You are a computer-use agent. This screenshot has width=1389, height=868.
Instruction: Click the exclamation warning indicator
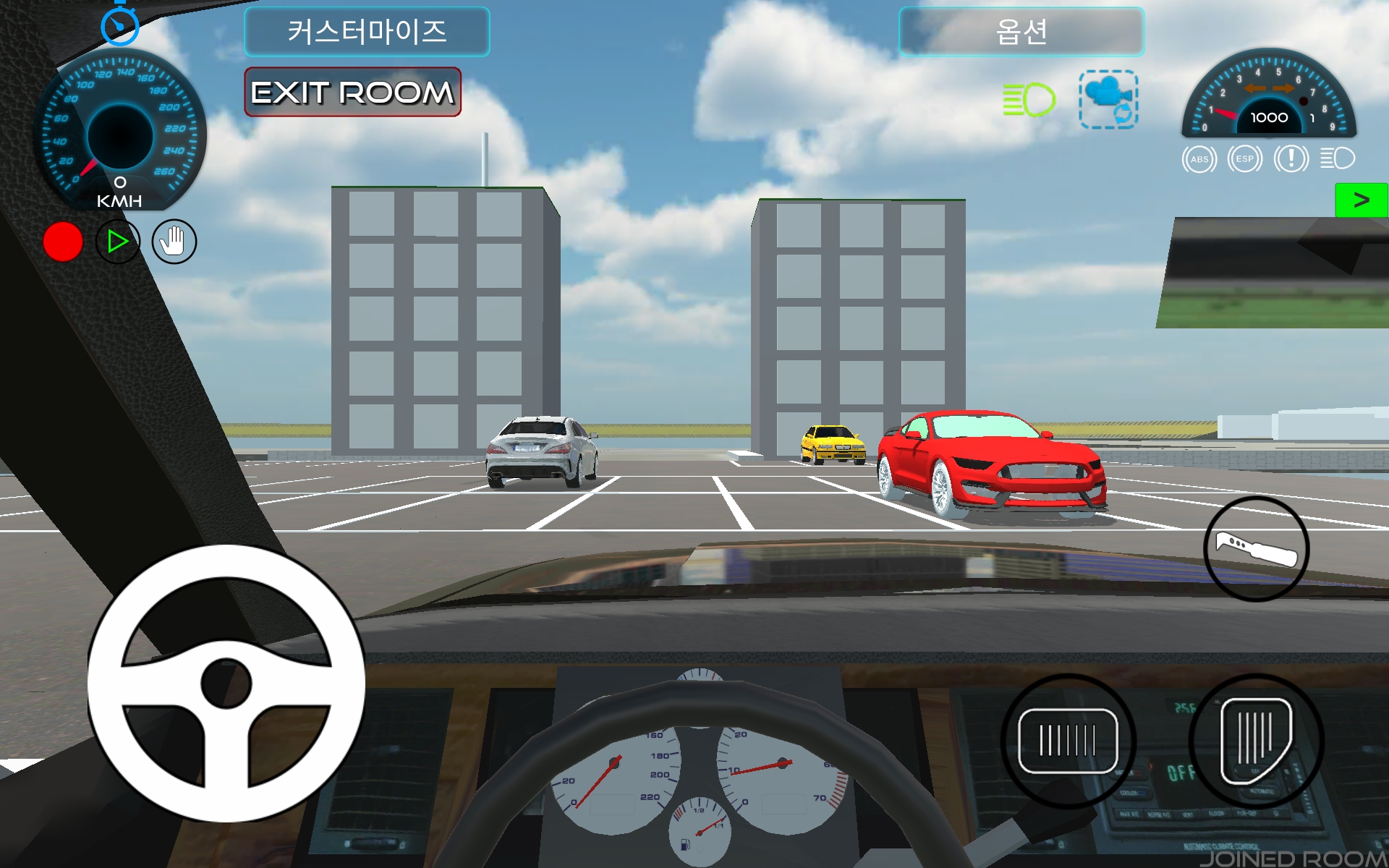pyautogui.click(x=1291, y=159)
